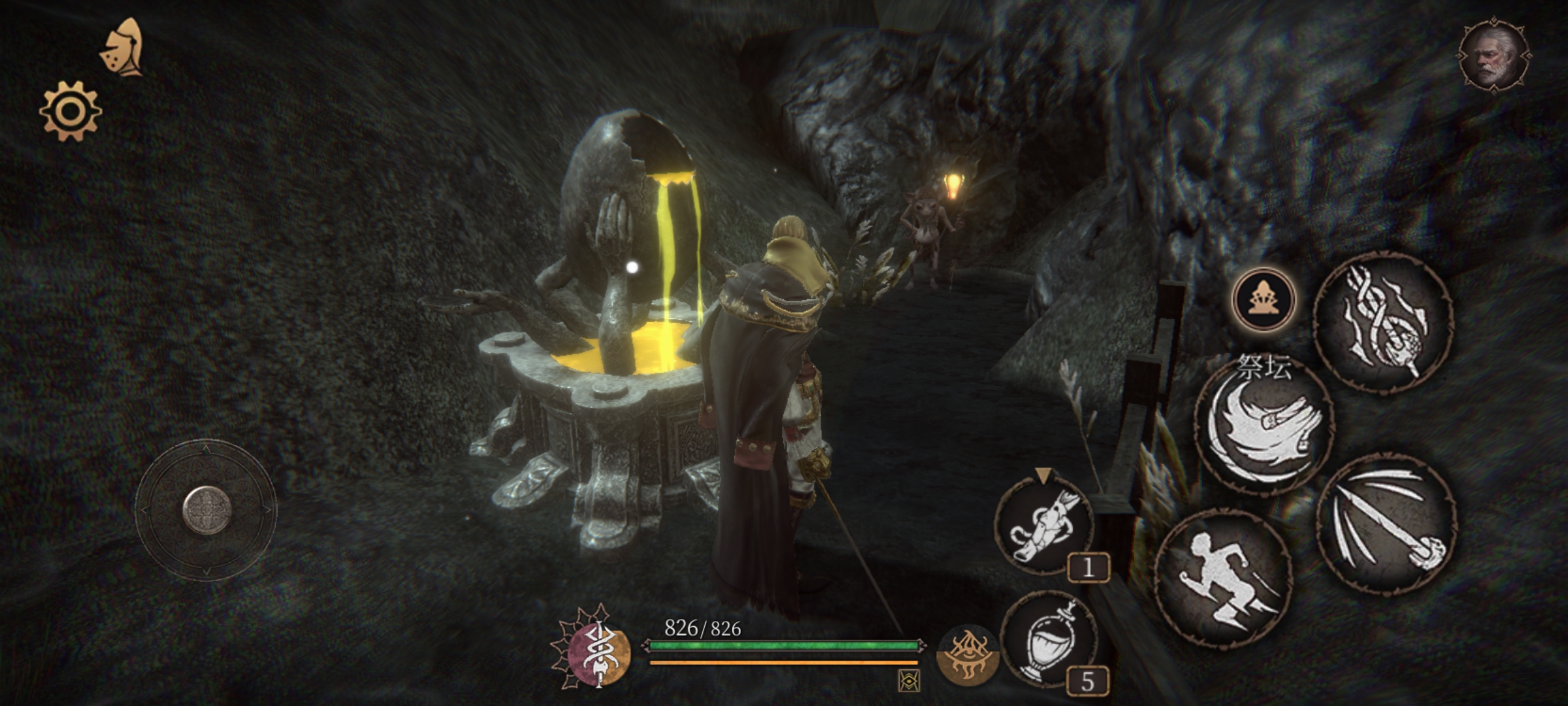Touch the virtual joystick thumb knob
The image size is (1568, 706).
[207, 510]
